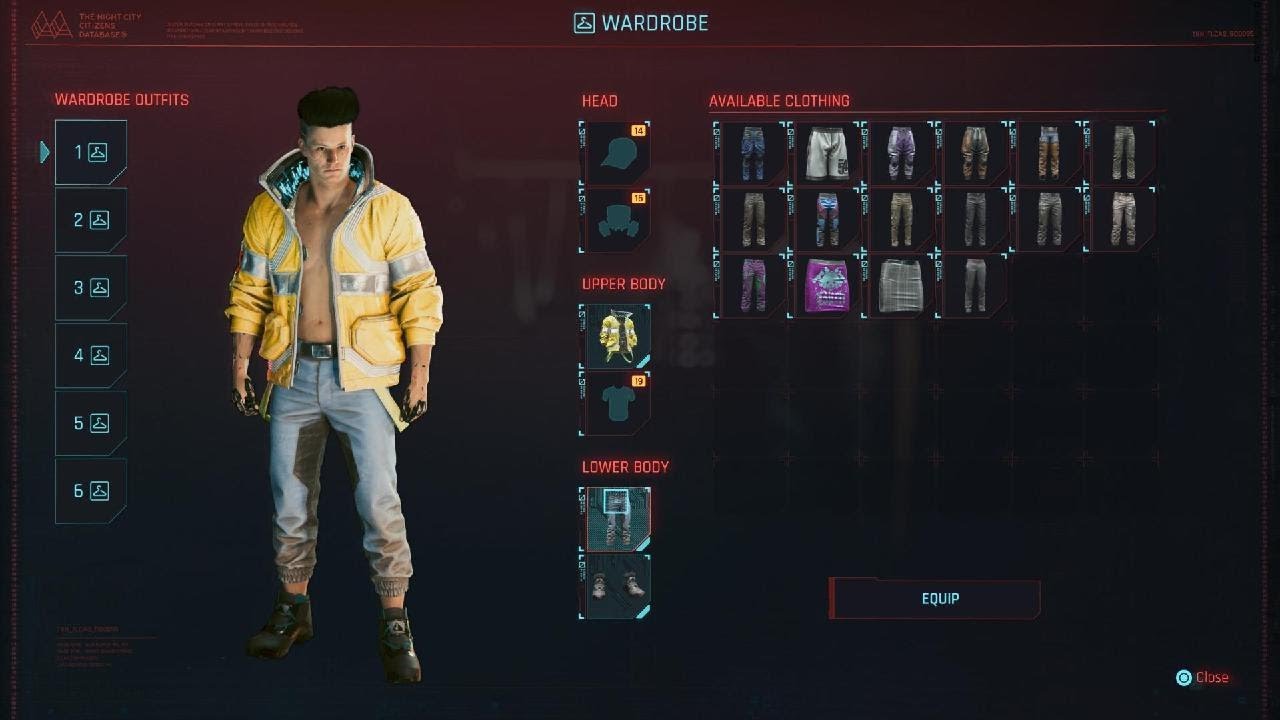Image resolution: width=1280 pixels, height=720 pixels.
Task: Select the red and blue striped pants
Action: 827,219
